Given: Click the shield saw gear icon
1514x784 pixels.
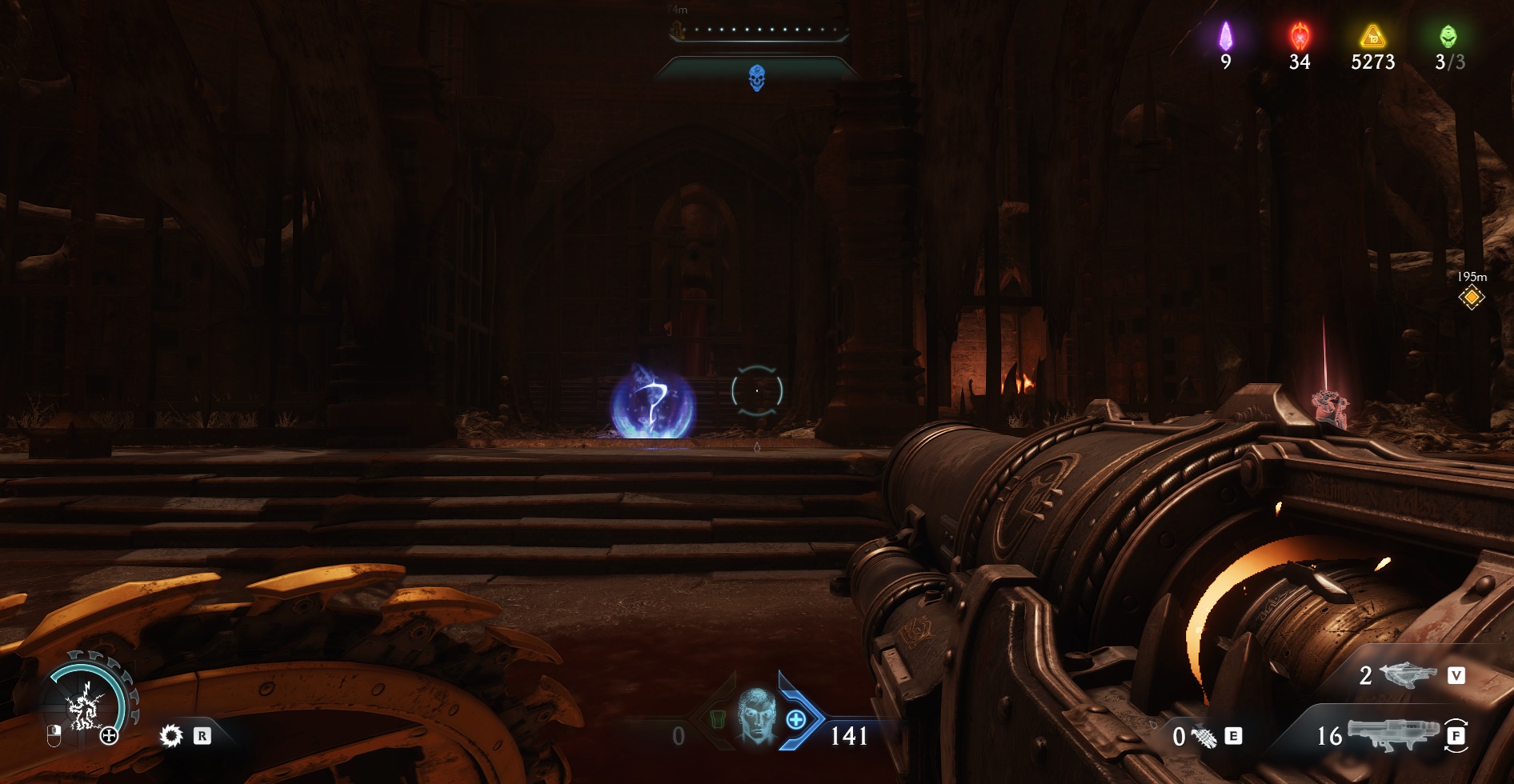Looking at the screenshot, I should tap(171, 735).
